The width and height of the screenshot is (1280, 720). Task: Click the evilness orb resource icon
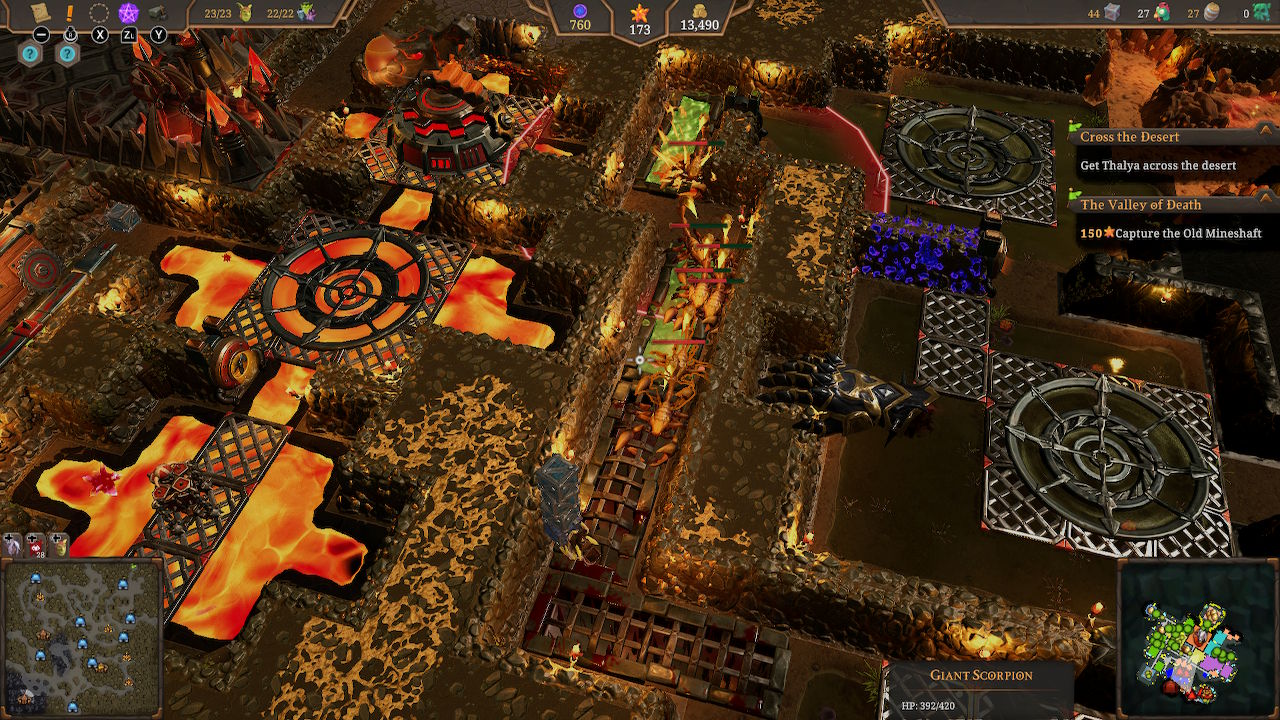[x=580, y=10]
